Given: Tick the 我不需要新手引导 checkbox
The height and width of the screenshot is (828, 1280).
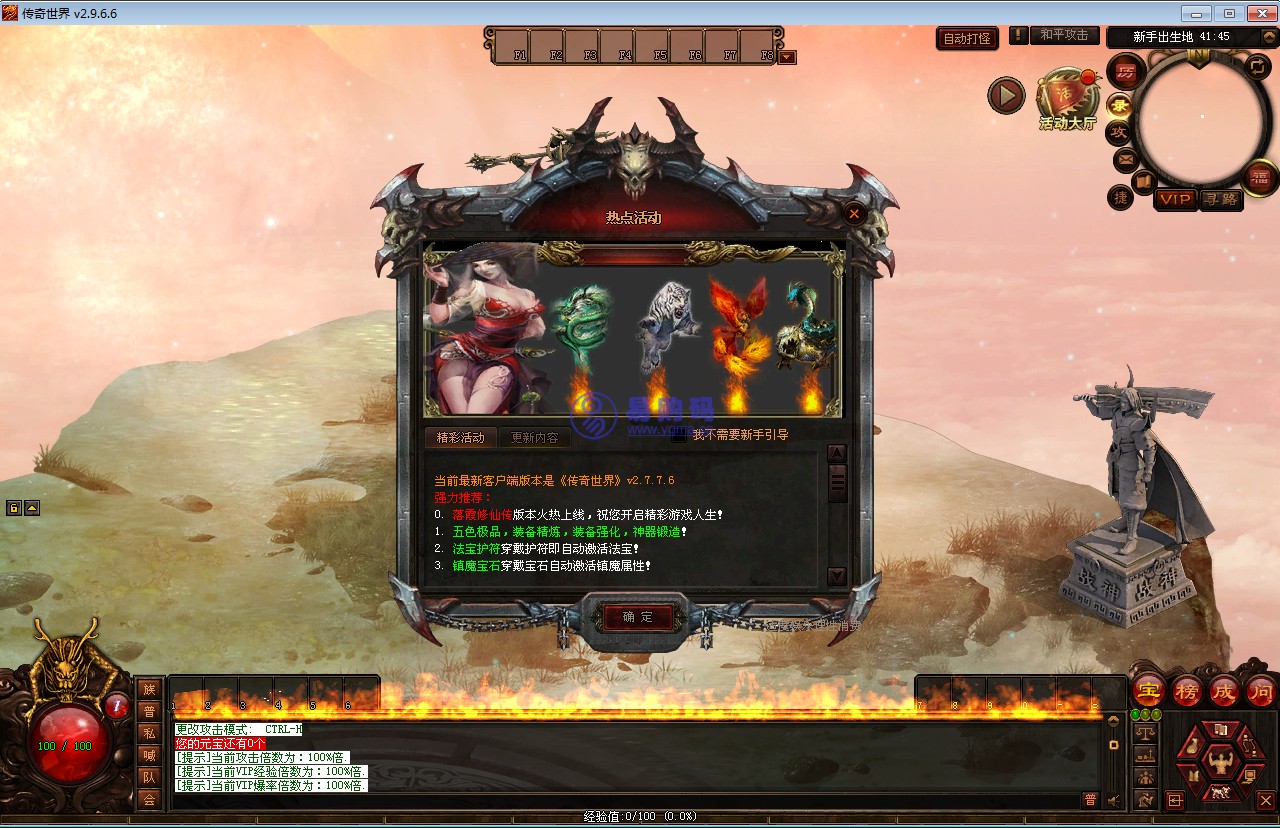Looking at the screenshot, I should [679, 436].
